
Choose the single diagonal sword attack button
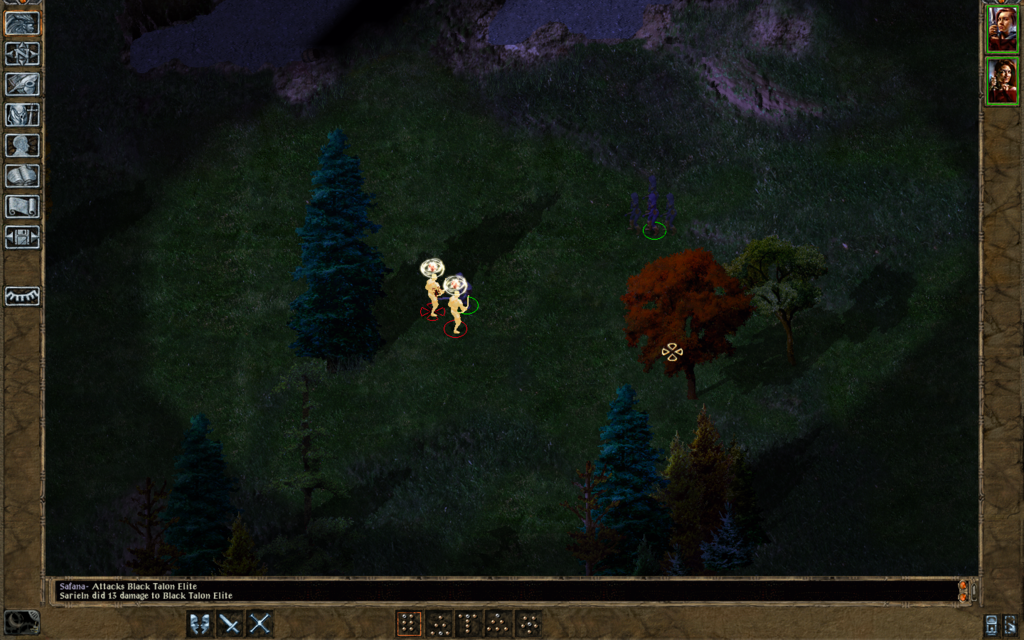tap(230, 624)
